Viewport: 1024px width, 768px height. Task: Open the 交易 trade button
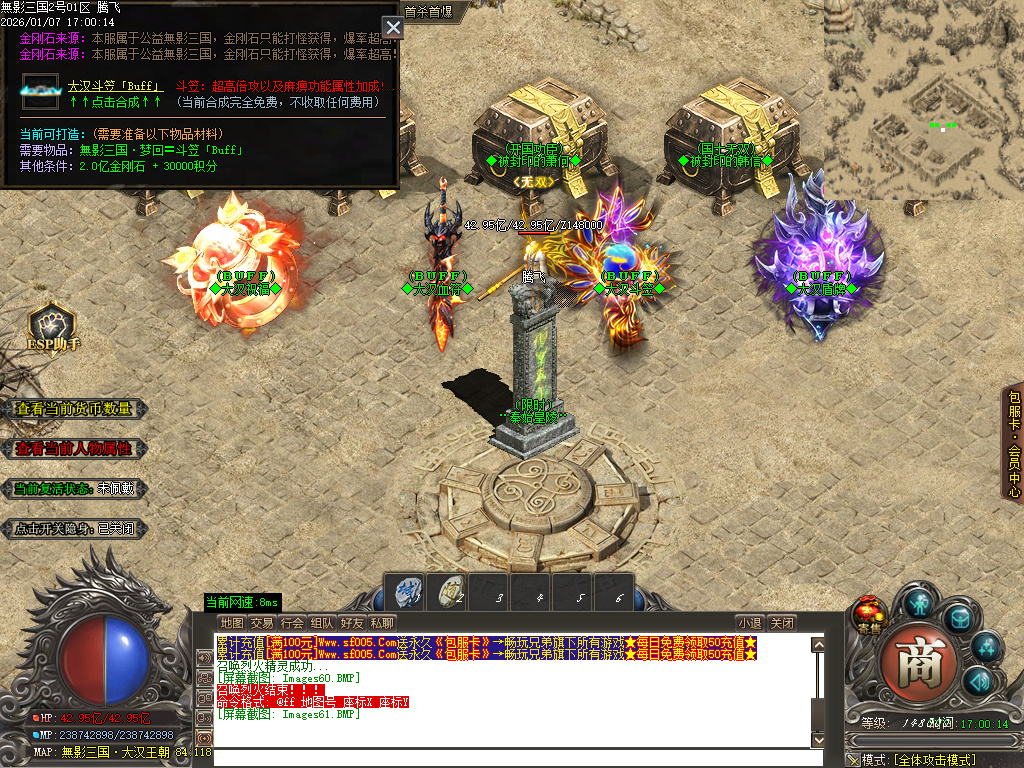tap(262, 623)
